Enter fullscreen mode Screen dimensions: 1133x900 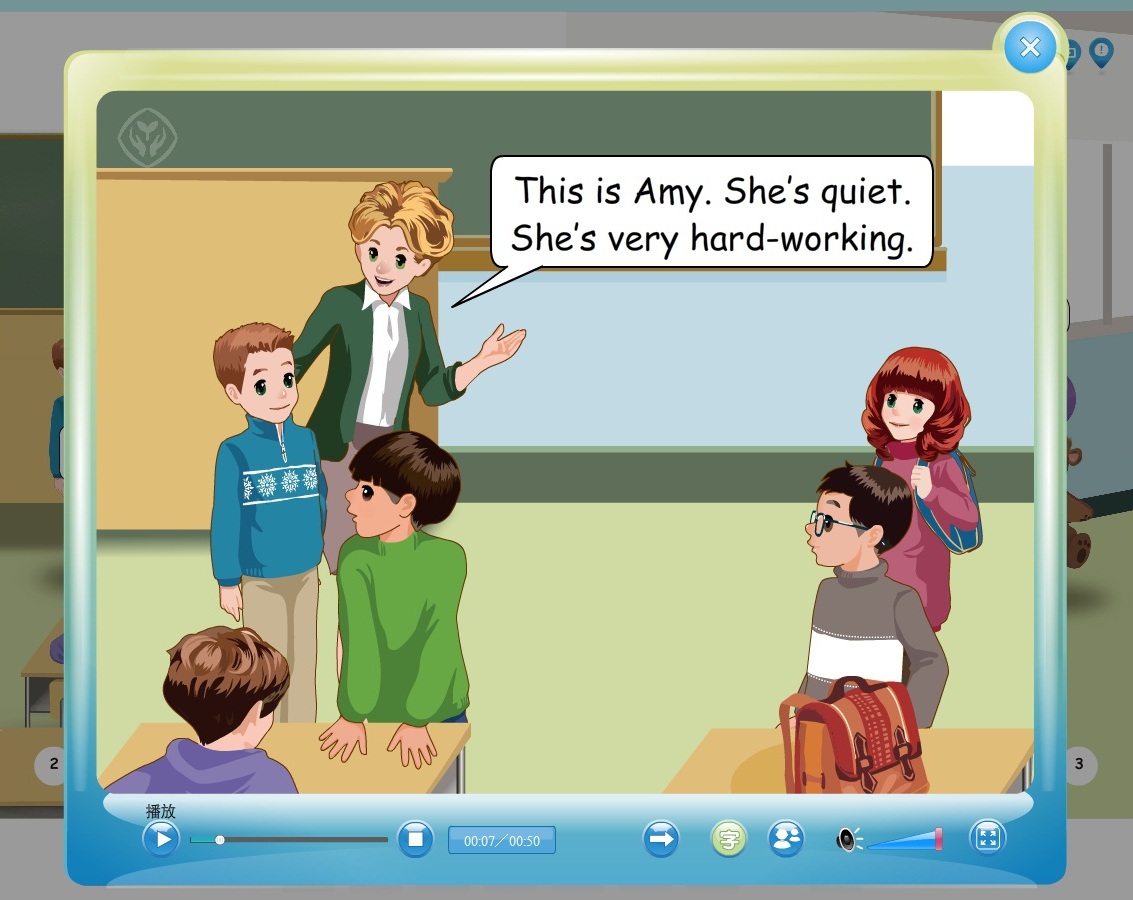[x=988, y=839]
